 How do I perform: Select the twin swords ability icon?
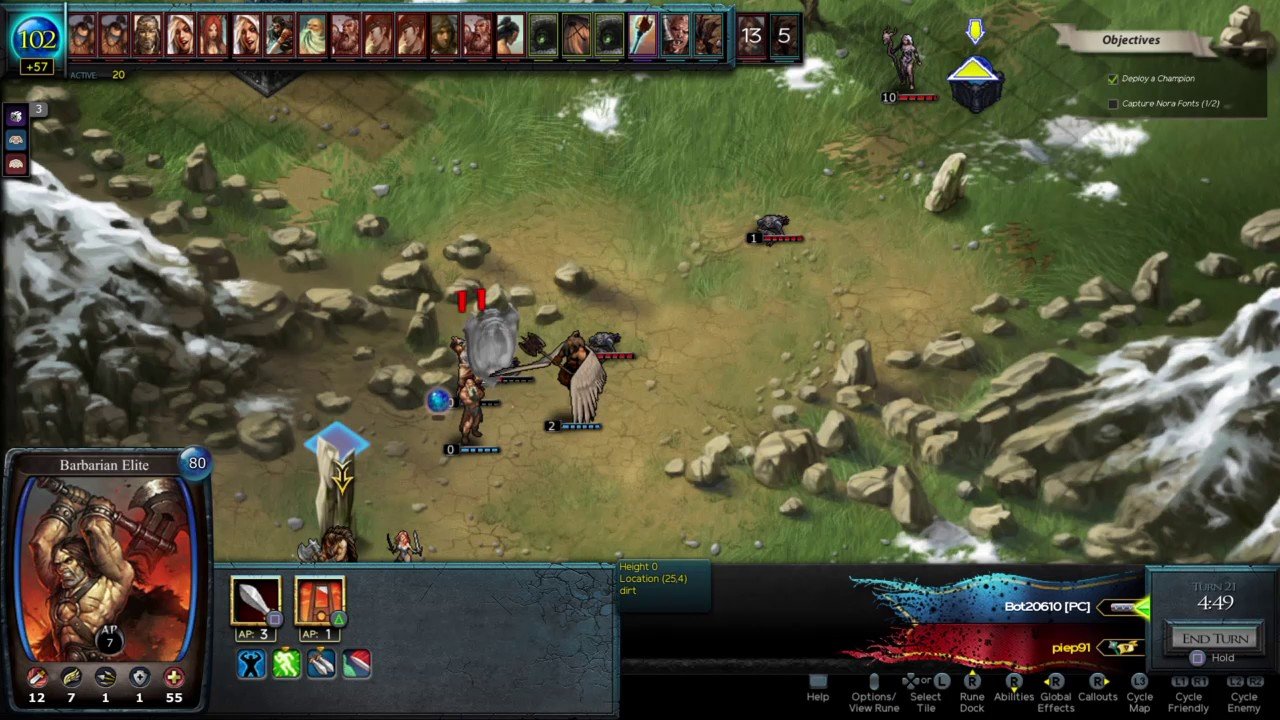pos(321,664)
